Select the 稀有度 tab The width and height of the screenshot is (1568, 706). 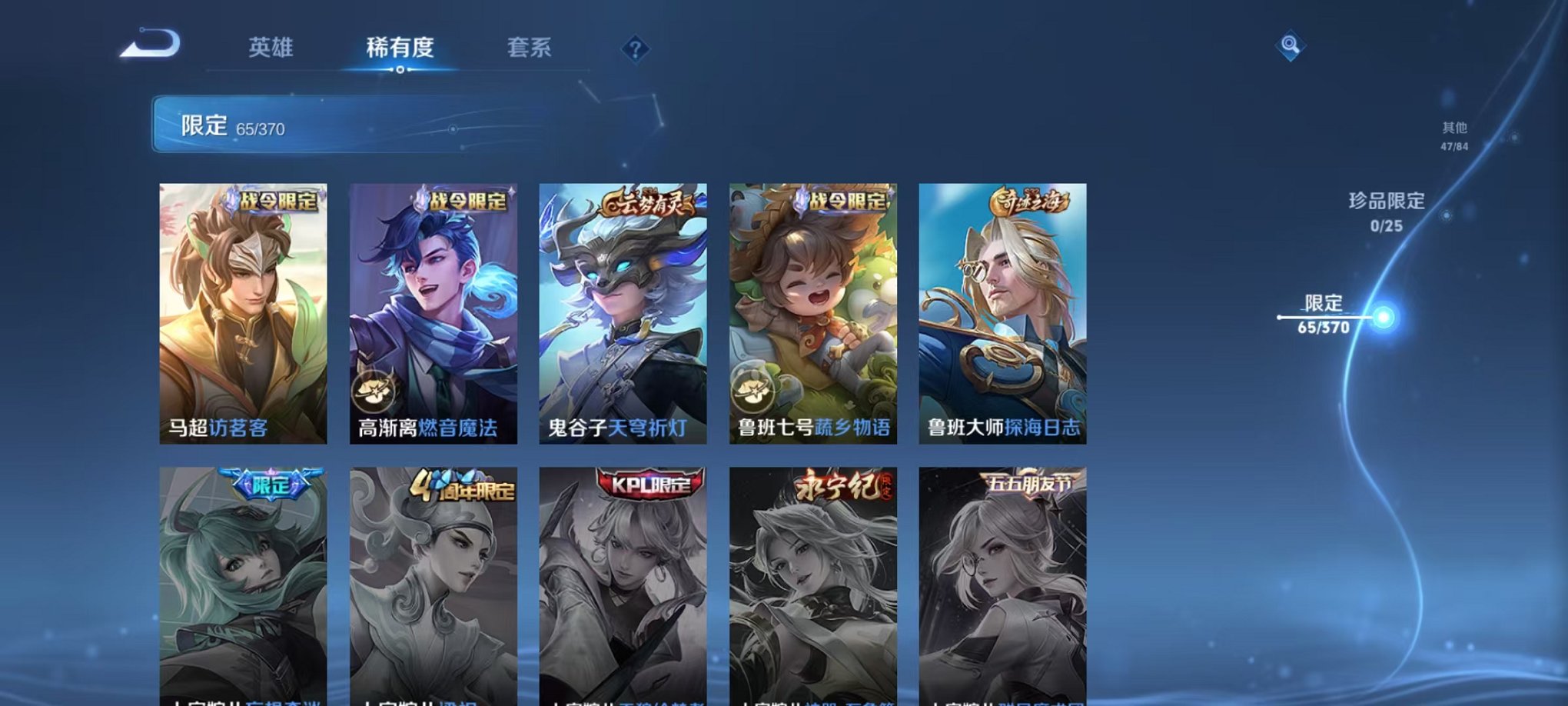pos(399,48)
